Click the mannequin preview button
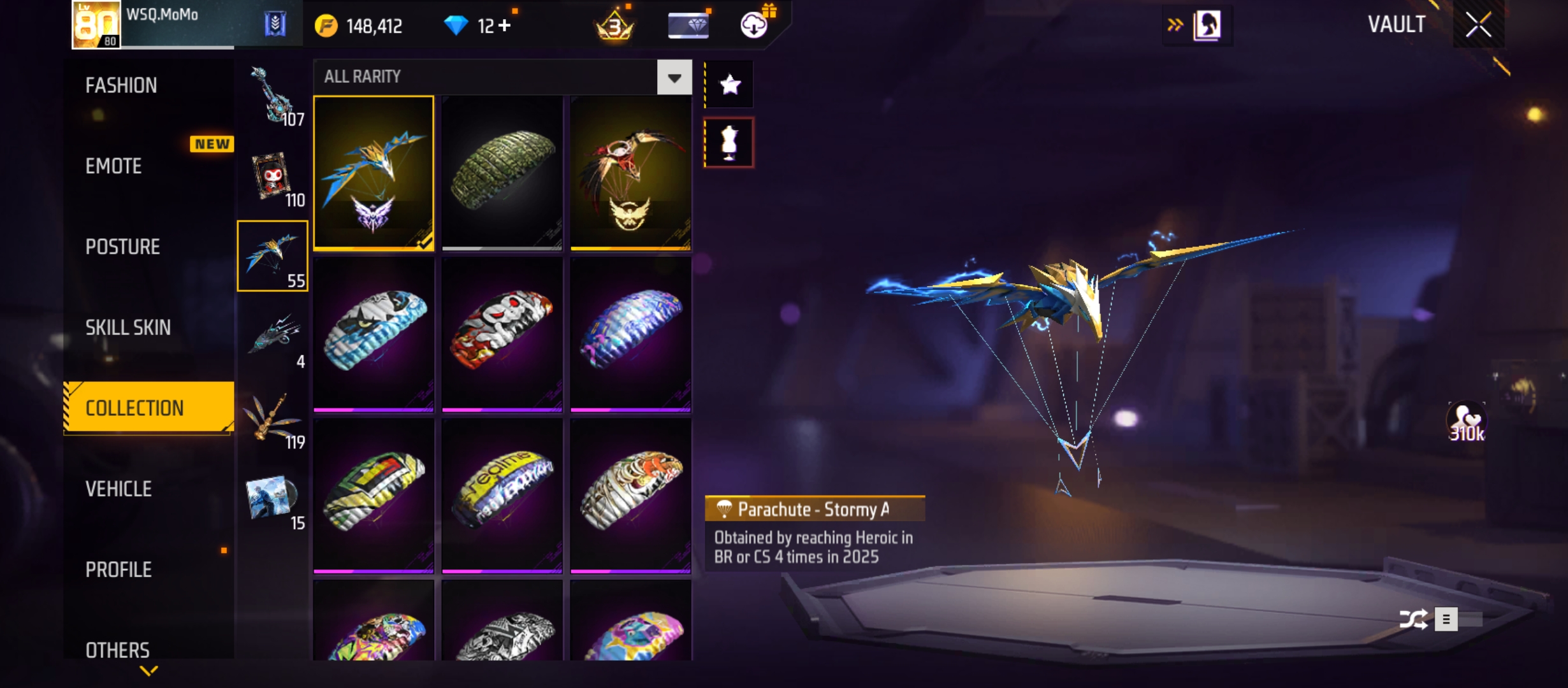 (729, 143)
